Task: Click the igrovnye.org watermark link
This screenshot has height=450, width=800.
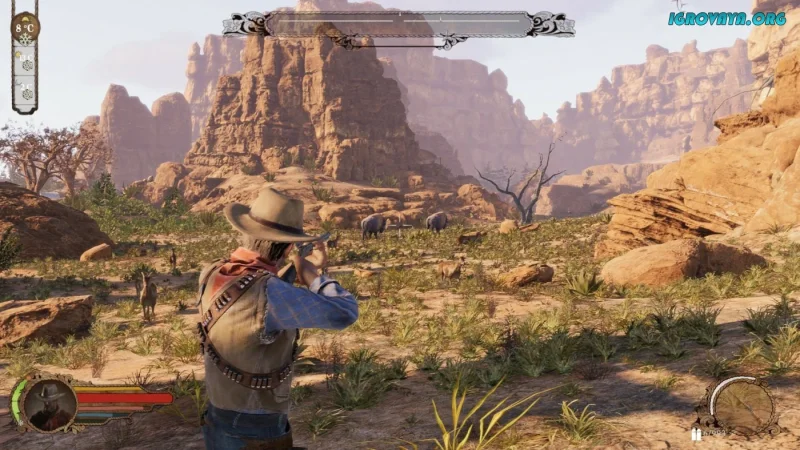Action: [x=727, y=18]
